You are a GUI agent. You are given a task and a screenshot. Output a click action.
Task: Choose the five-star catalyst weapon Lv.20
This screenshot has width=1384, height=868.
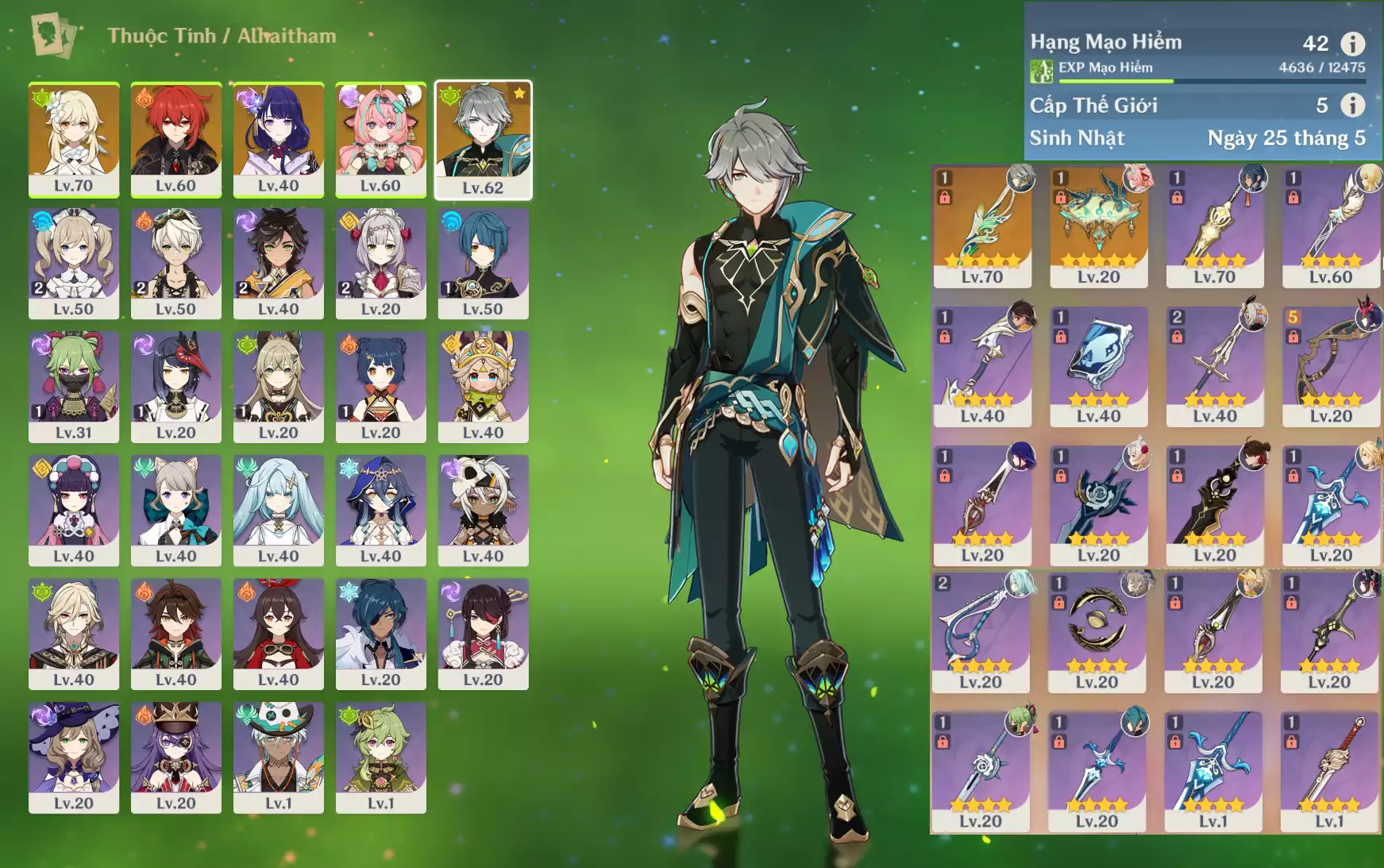pyautogui.click(x=1098, y=226)
